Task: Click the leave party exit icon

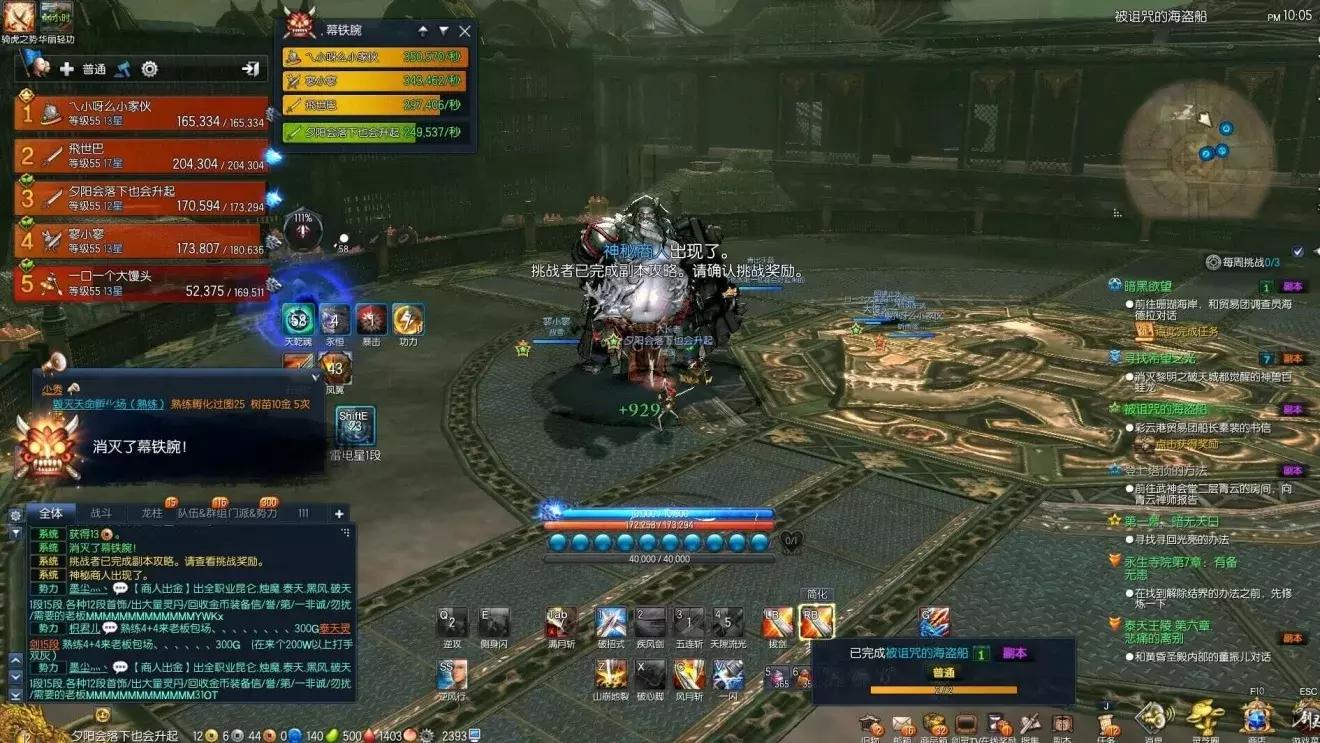Action: coord(250,69)
